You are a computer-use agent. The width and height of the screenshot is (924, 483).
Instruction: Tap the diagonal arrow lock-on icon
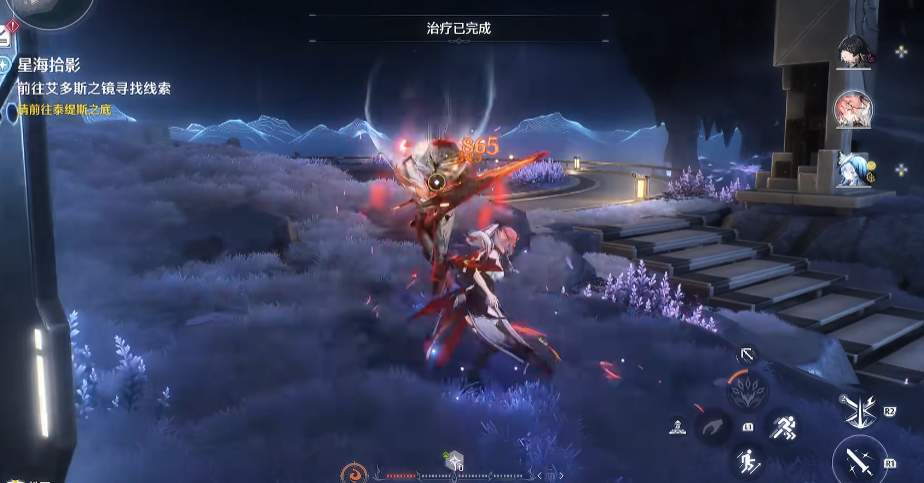tap(746, 354)
